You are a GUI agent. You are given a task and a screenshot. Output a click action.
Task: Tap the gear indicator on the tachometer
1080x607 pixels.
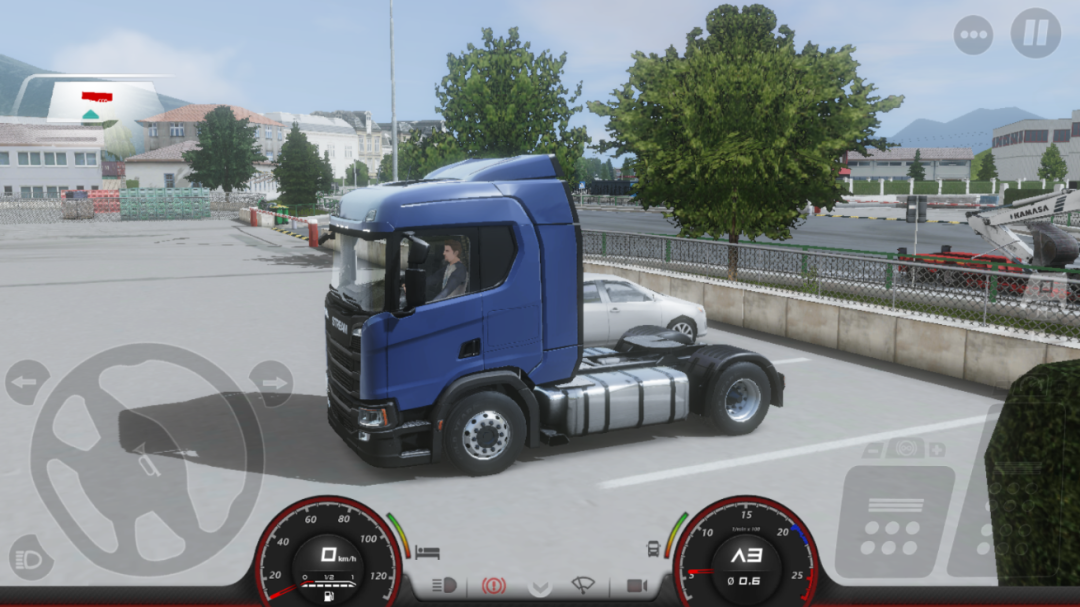pos(745,556)
